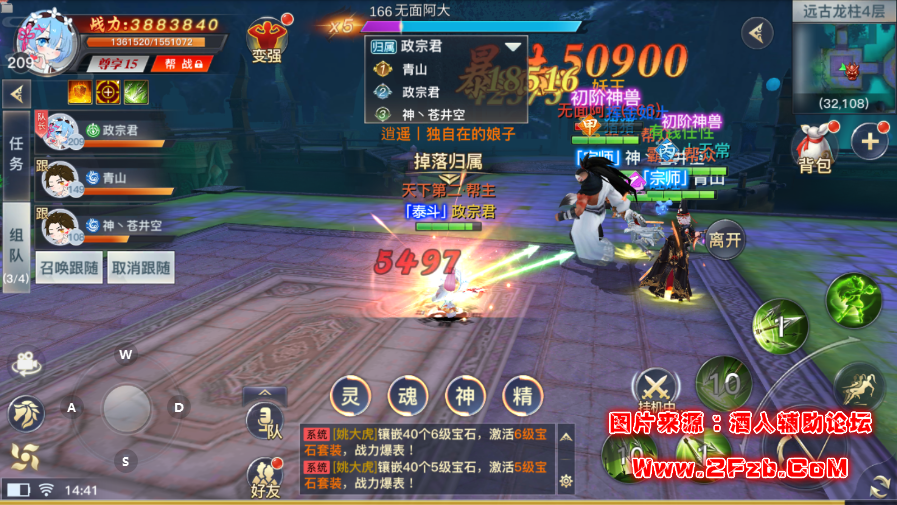Open the 变强 power-up menu
Image resolution: width=897 pixels, height=505 pixels.
pos(267,38)
